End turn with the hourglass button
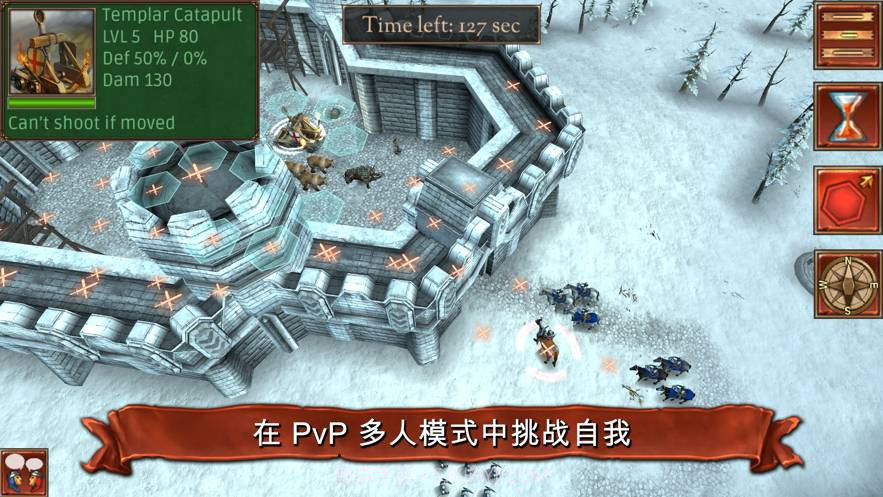Image resolution: width=883 pixels, height=497 pixels. [847, 117]
